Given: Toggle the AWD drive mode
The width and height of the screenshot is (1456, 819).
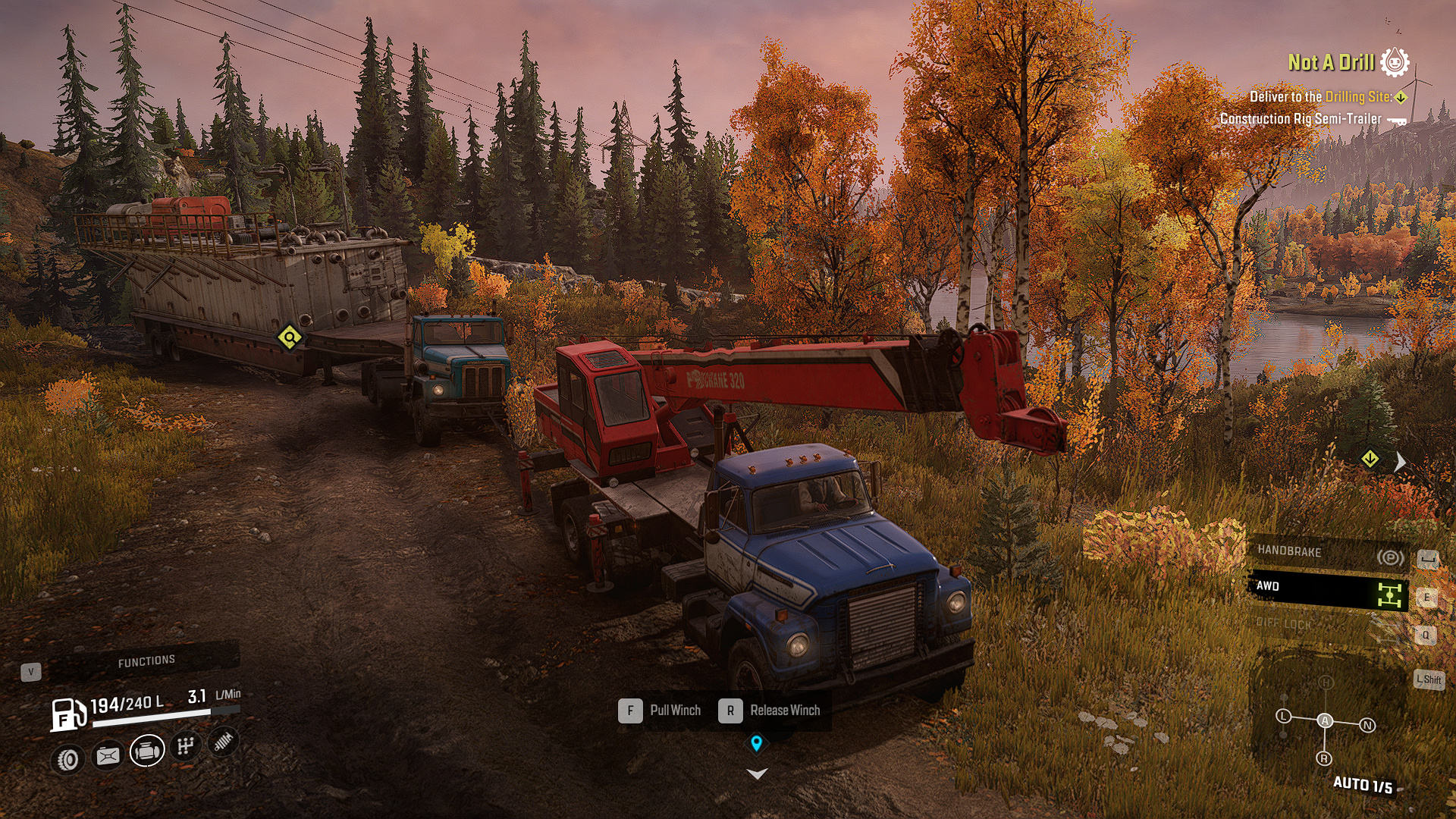Looking at the screenshot, I should tap(1328, 588).
